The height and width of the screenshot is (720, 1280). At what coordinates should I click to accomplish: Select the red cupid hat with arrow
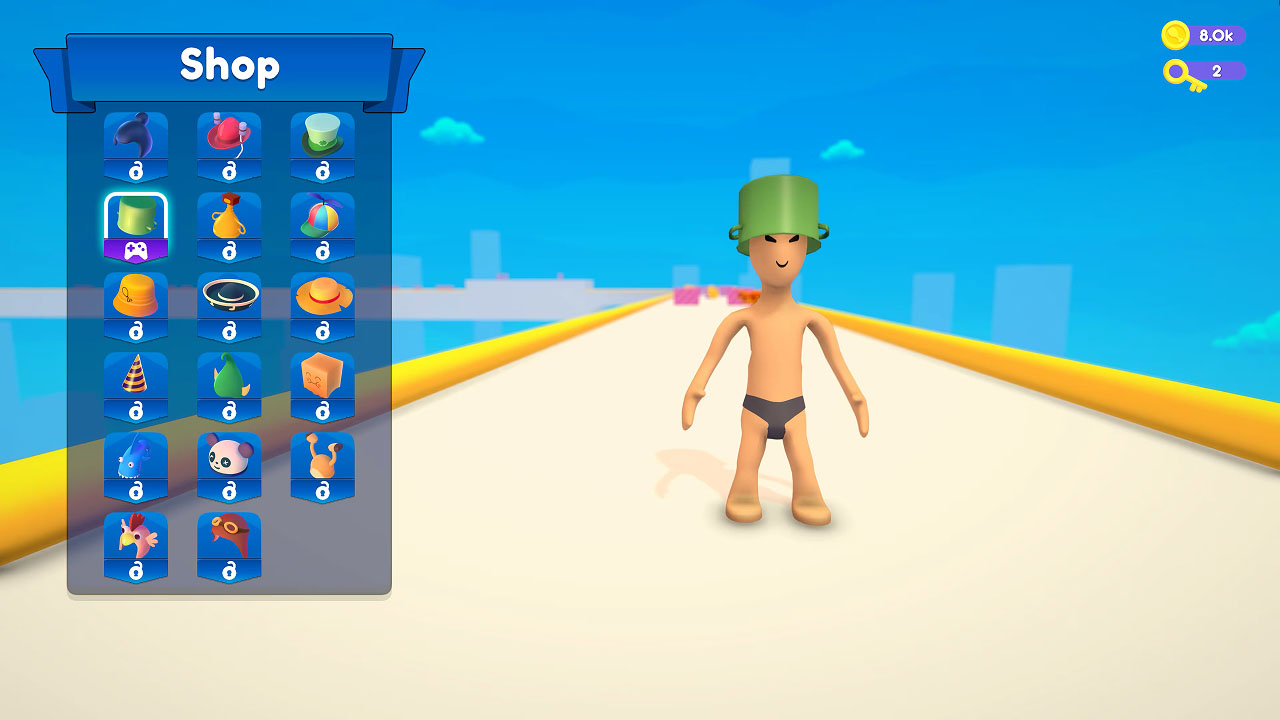pyautogui.click(x=229, y=138)
